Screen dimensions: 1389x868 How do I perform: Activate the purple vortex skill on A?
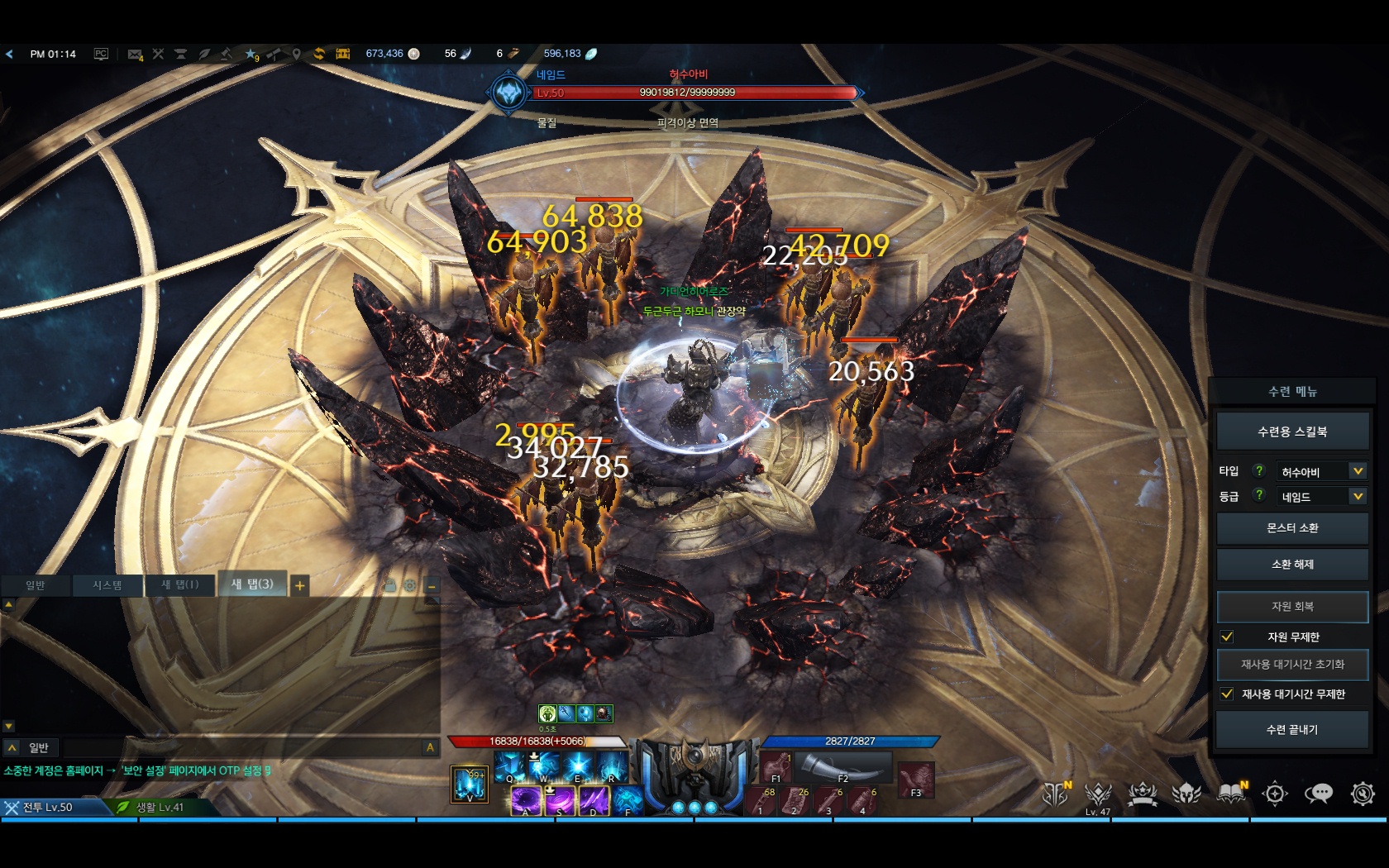point(525,800)
